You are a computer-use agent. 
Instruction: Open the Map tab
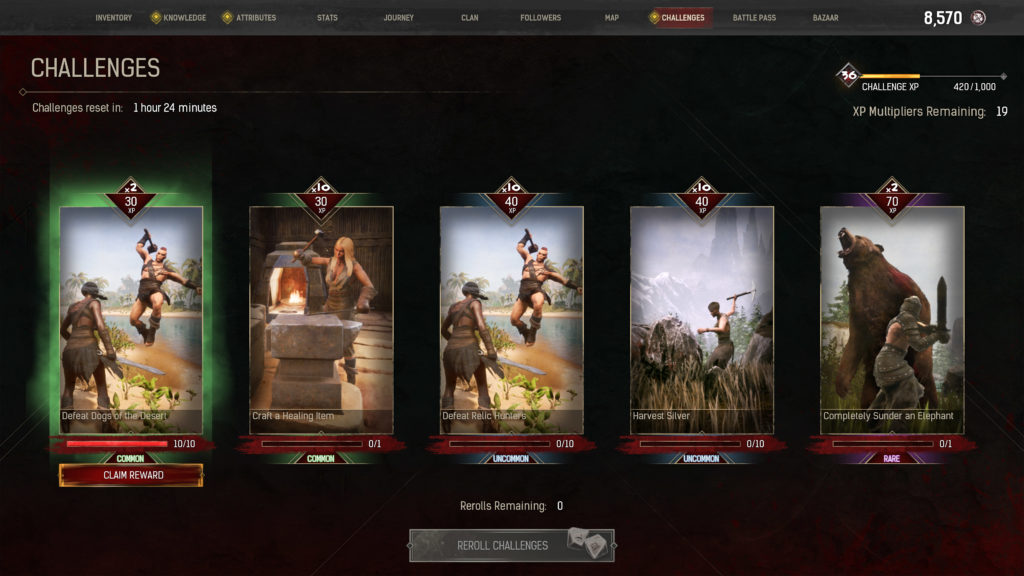pos(612,18)
